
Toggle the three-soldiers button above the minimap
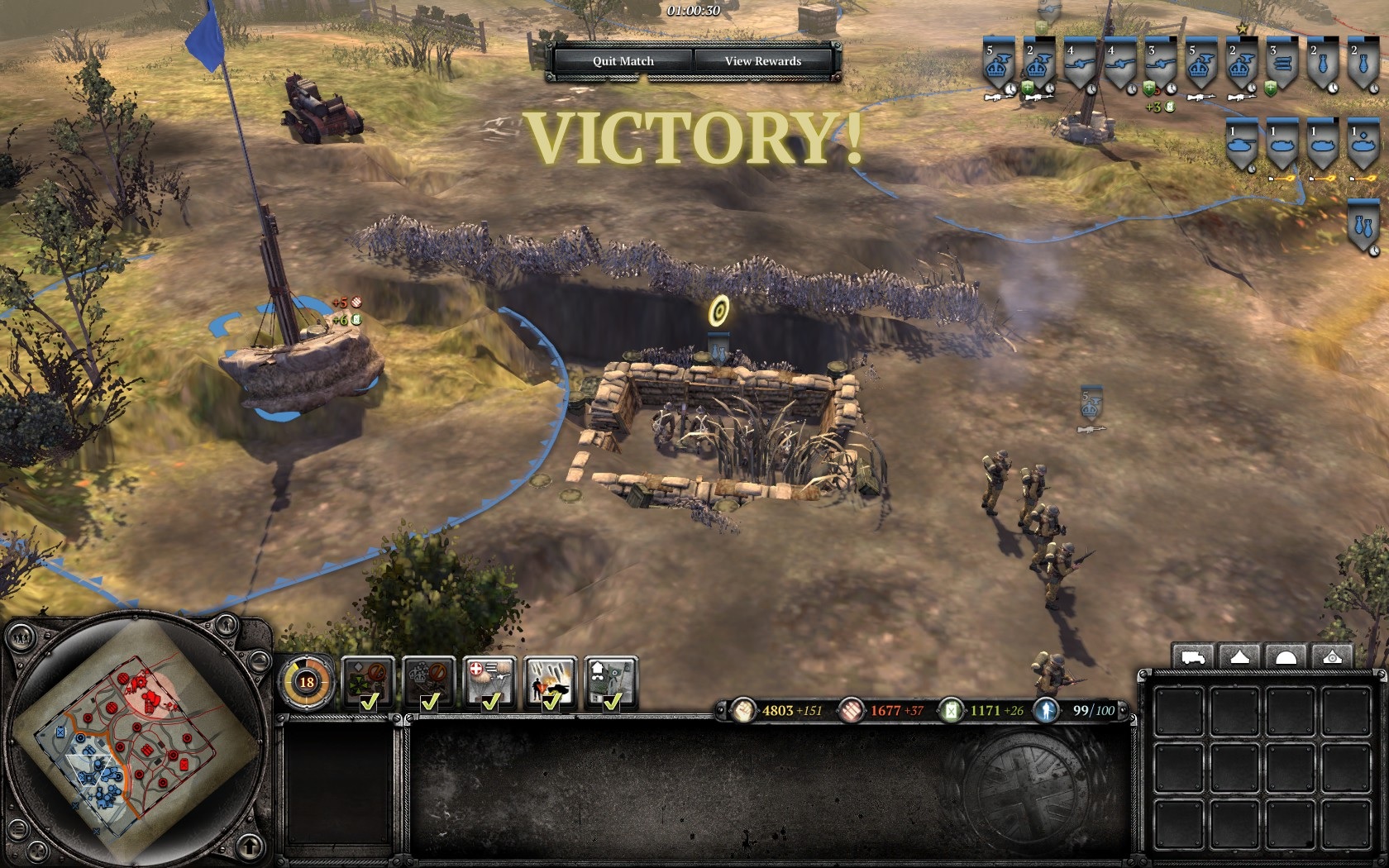coord(20,637)
